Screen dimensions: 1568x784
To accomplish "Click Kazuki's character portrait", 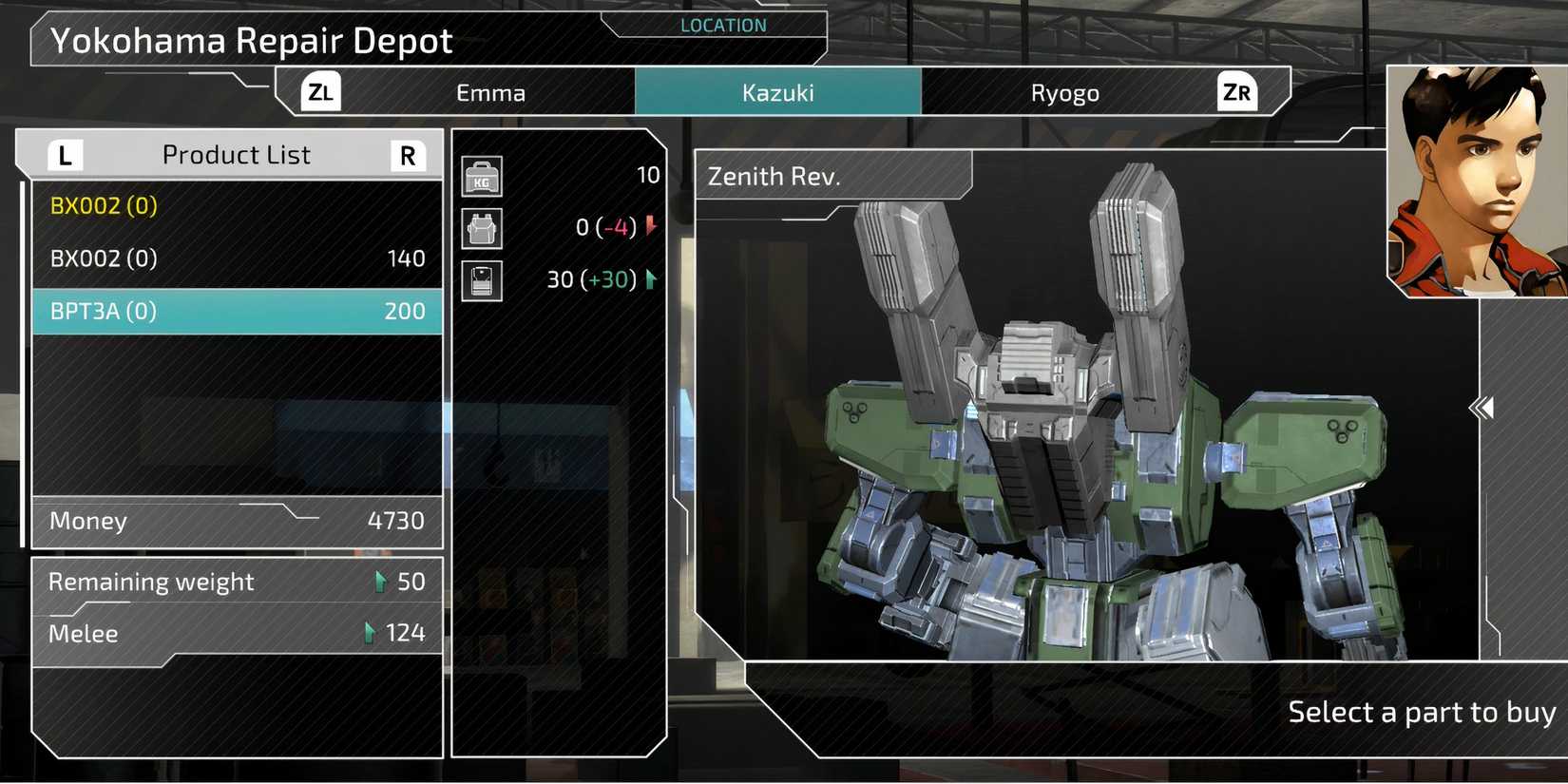I will [x=1475, y=179].
